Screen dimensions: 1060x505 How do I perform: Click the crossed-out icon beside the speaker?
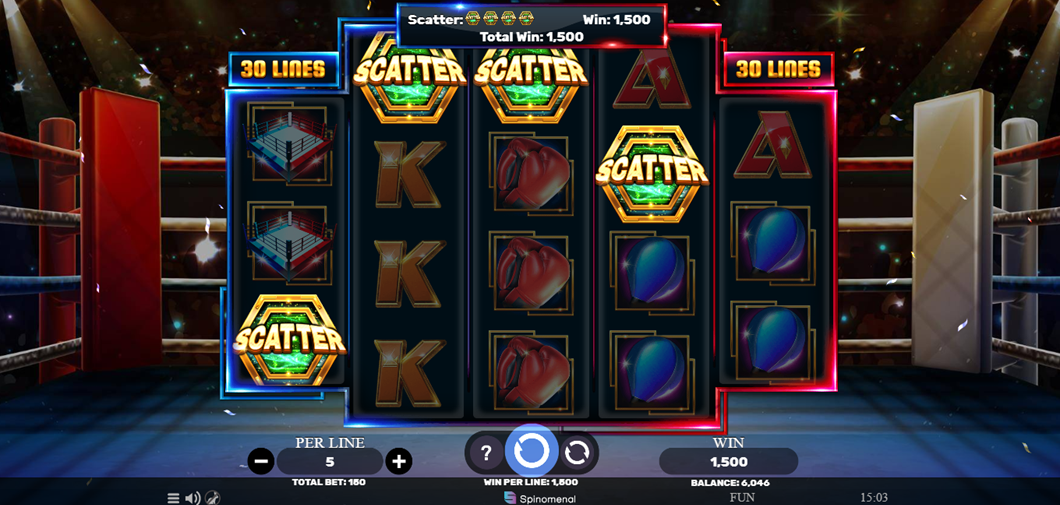click(212, 497)
